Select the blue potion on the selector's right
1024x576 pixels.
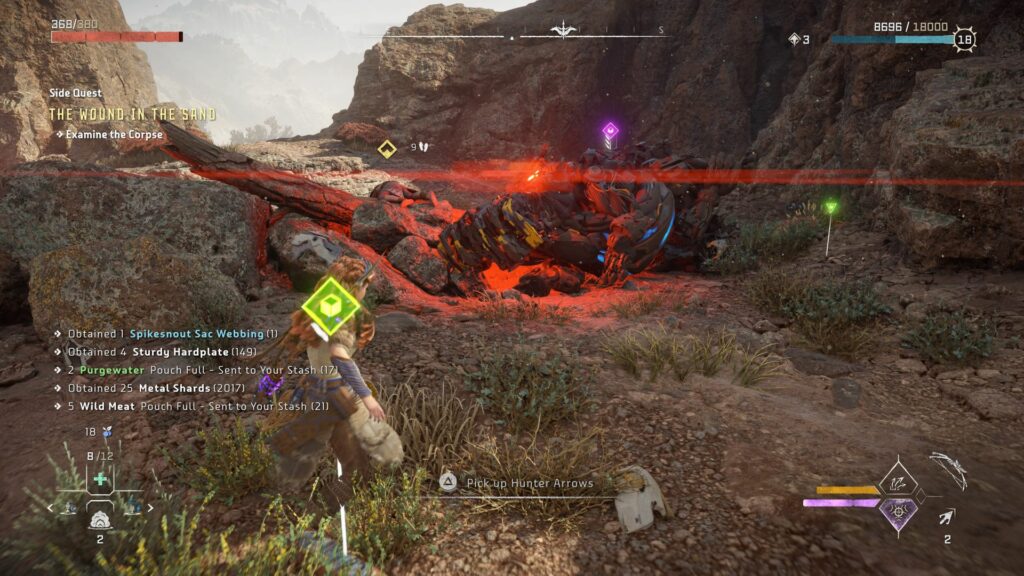pos(131,508)
